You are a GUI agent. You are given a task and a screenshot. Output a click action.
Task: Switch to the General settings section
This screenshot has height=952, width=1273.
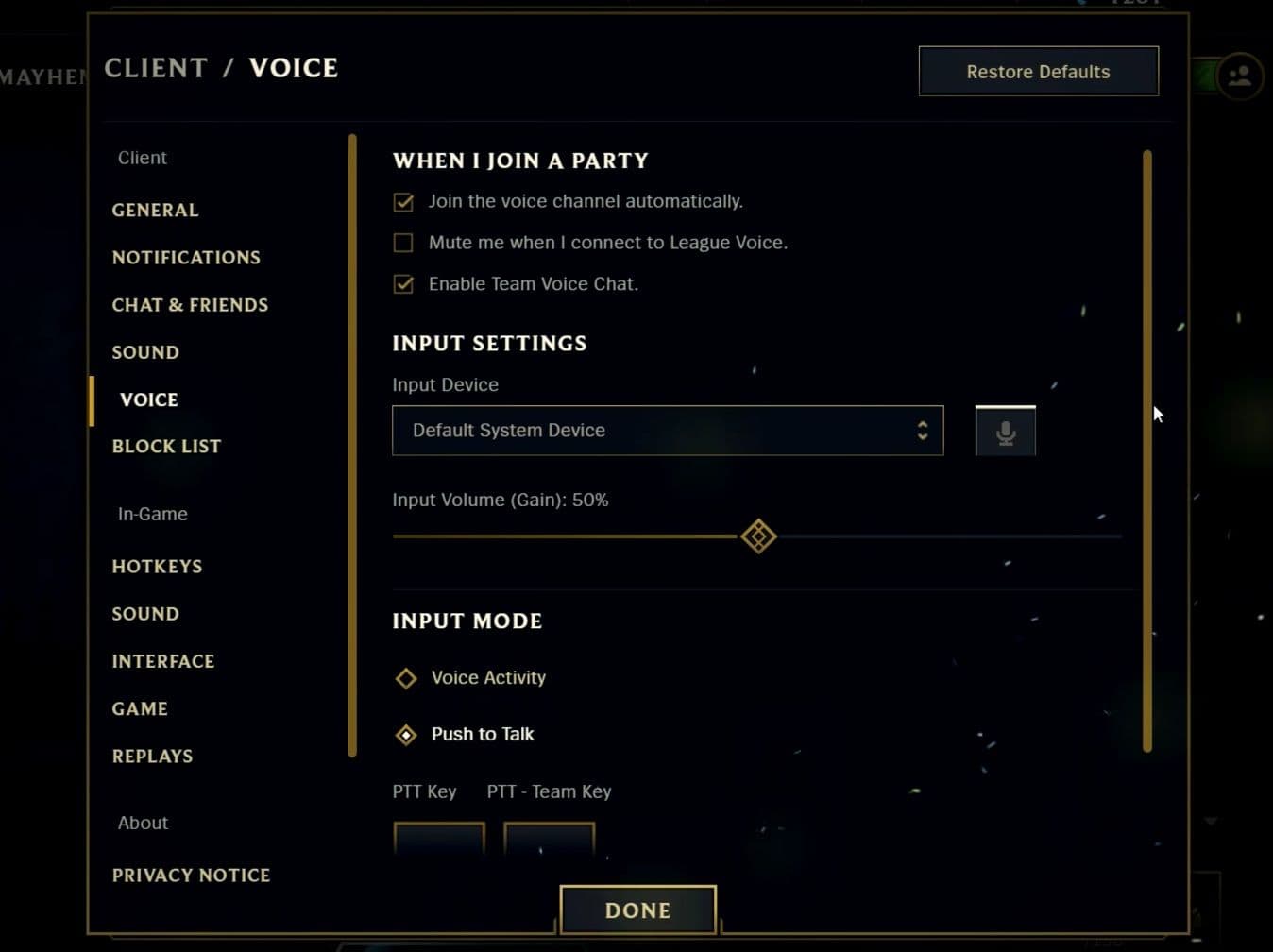tap(155, 210)
